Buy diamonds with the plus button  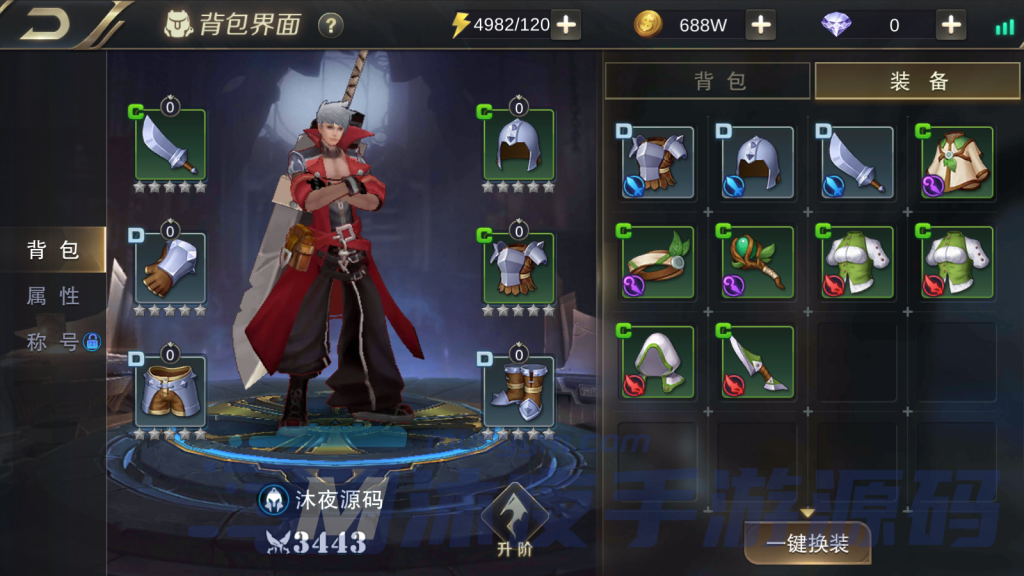pos(951,25)
